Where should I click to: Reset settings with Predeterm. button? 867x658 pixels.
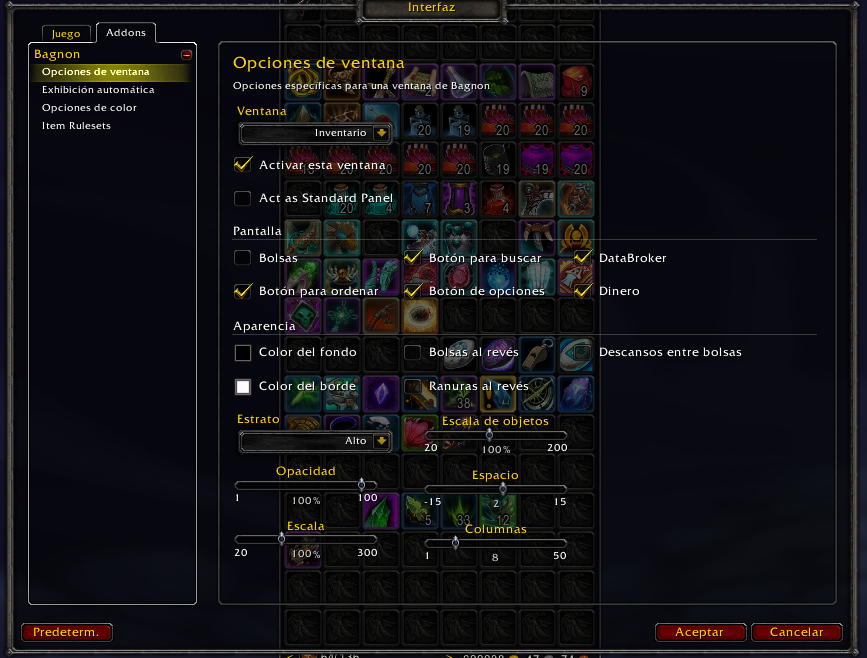click(66, 632)
